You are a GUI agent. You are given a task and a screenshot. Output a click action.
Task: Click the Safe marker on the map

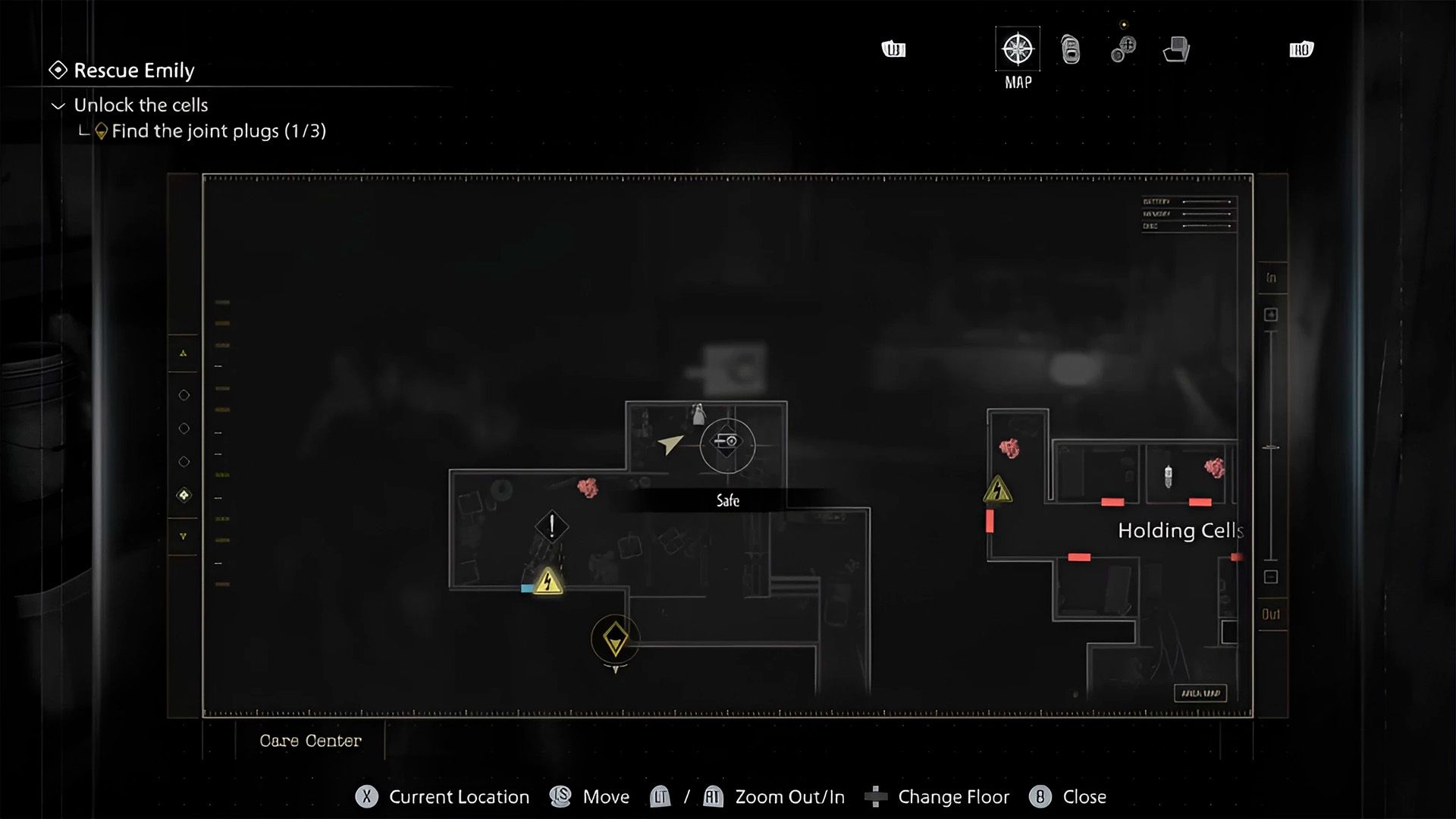click(727, 444)
